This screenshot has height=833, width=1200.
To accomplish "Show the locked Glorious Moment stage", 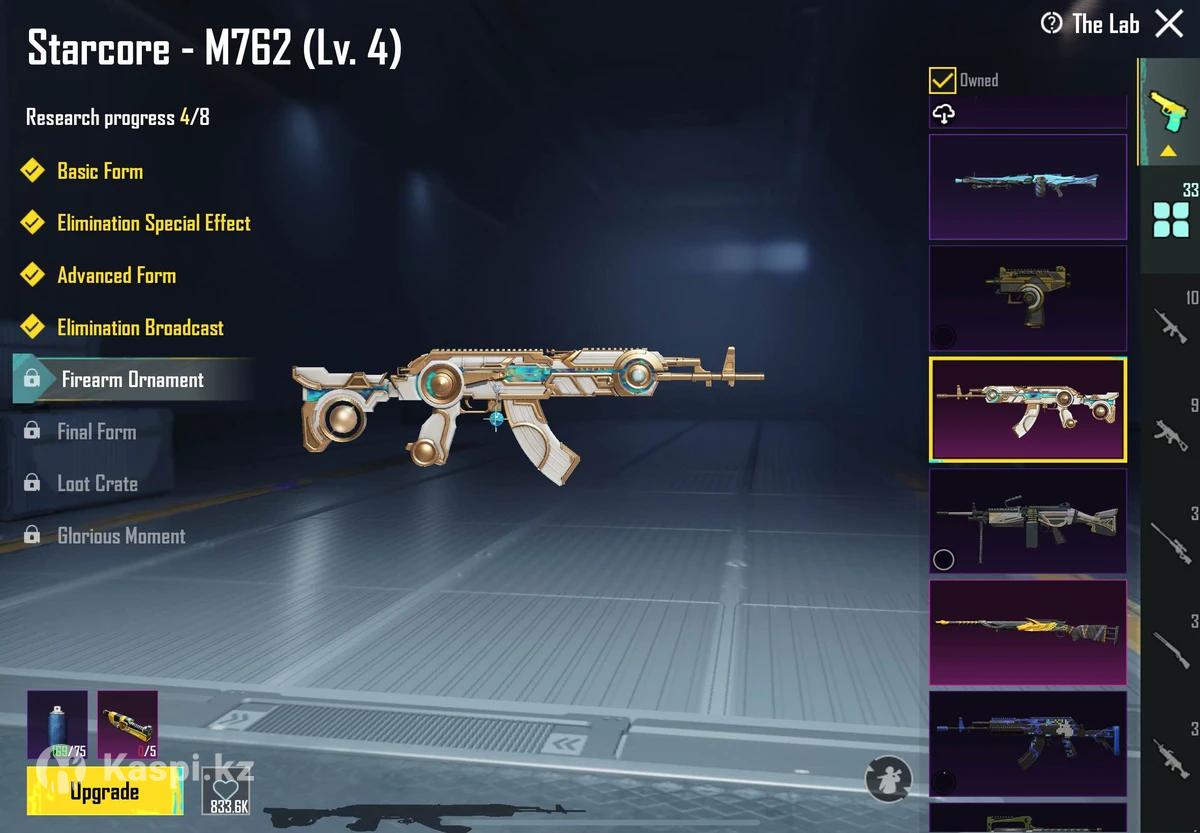I will click(x=121, y=536).
